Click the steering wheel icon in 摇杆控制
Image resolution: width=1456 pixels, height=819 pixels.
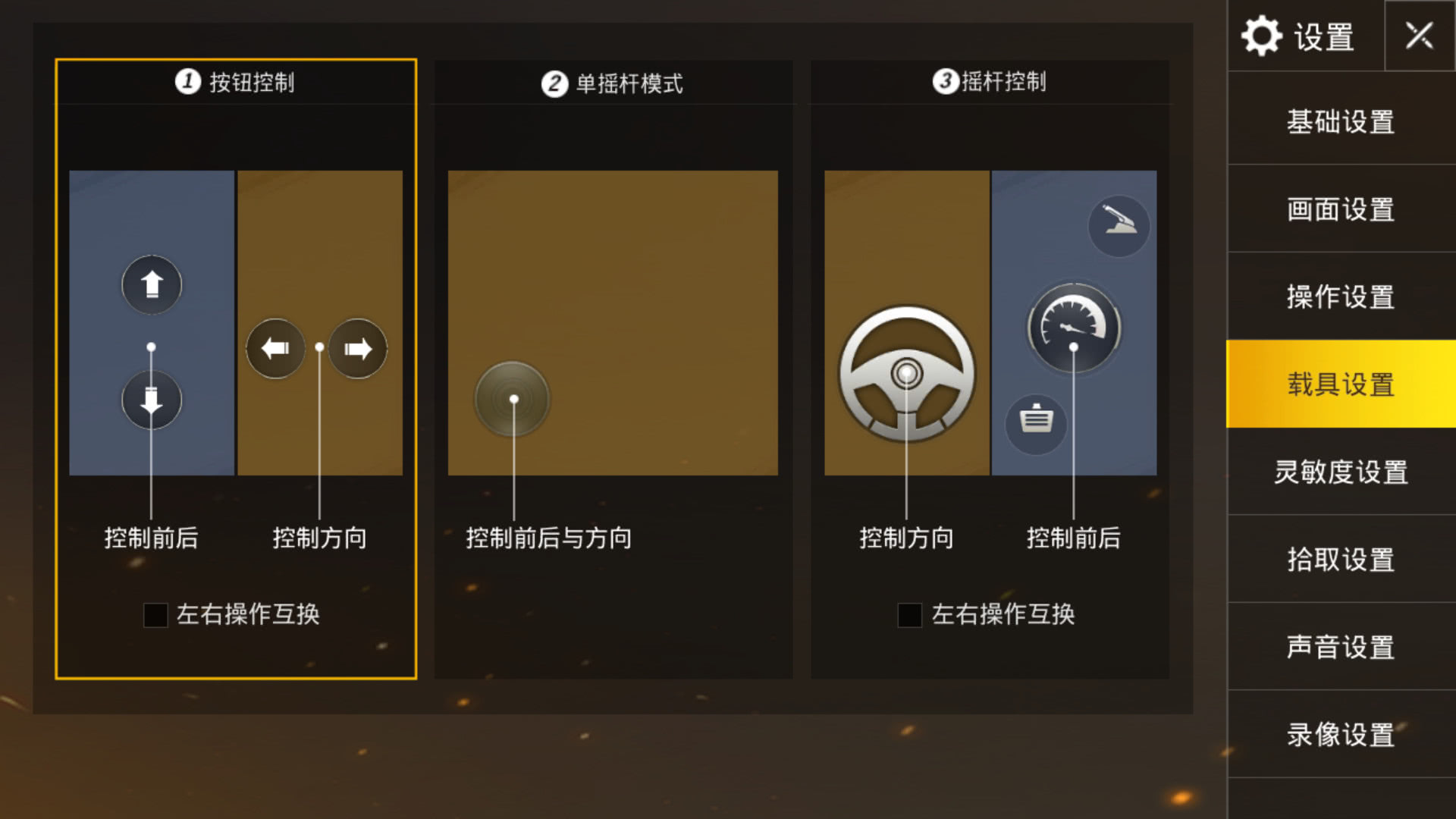[x=905, y=373]
